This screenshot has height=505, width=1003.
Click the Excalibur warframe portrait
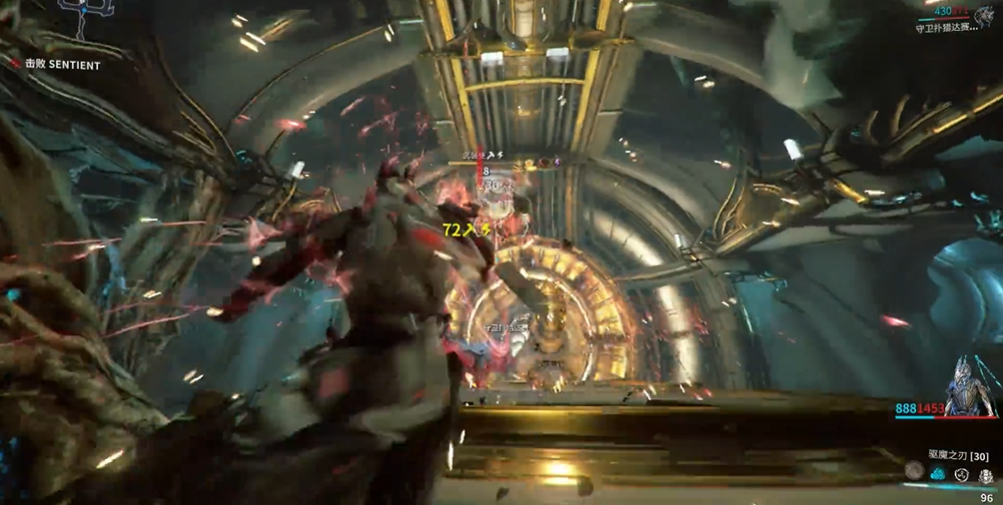(x=971, y=384)
